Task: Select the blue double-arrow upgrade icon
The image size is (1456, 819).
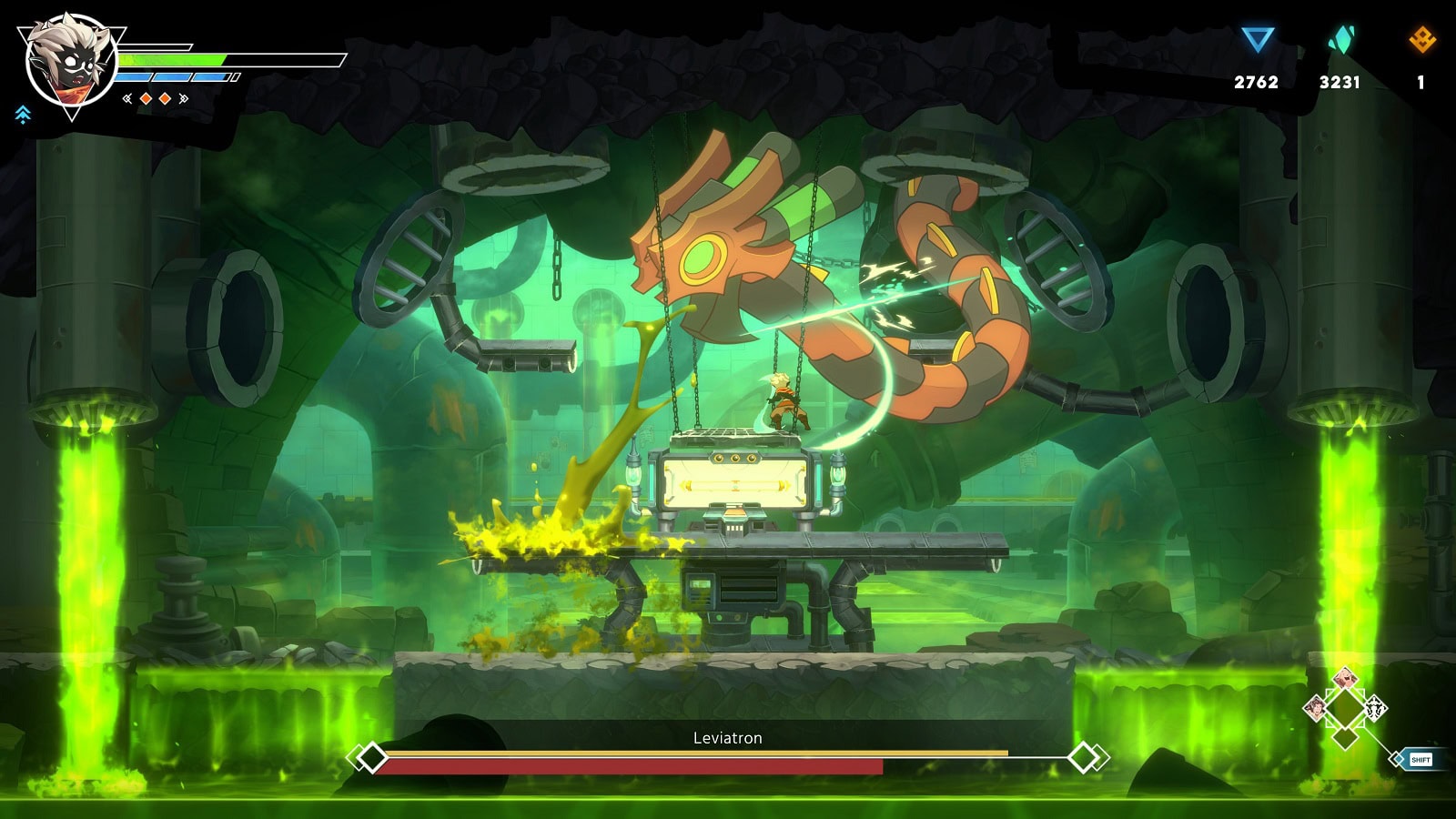Action: click(23, 114)
